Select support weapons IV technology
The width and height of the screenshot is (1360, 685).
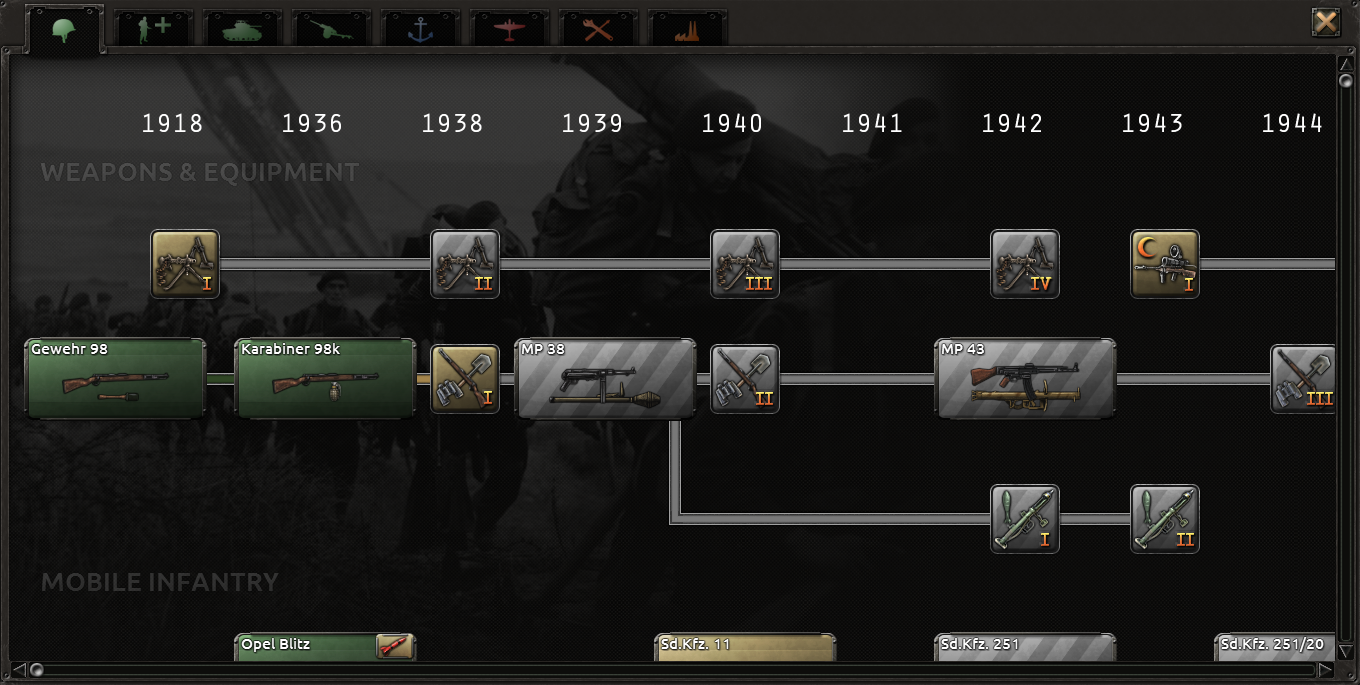pos(1025,264)
